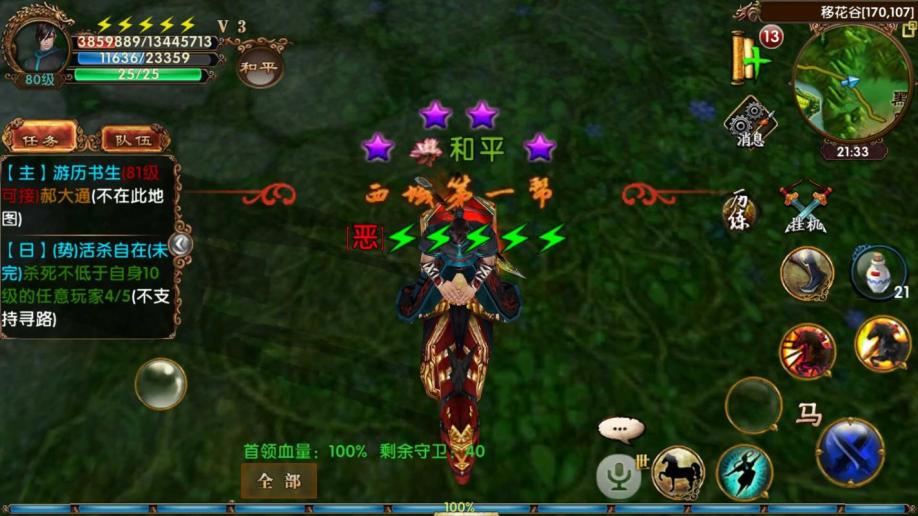The height and width of the screenshot is (516, 918).
Task: Collapse the quest panel with arrow button
Action: [x=181, y=244]
